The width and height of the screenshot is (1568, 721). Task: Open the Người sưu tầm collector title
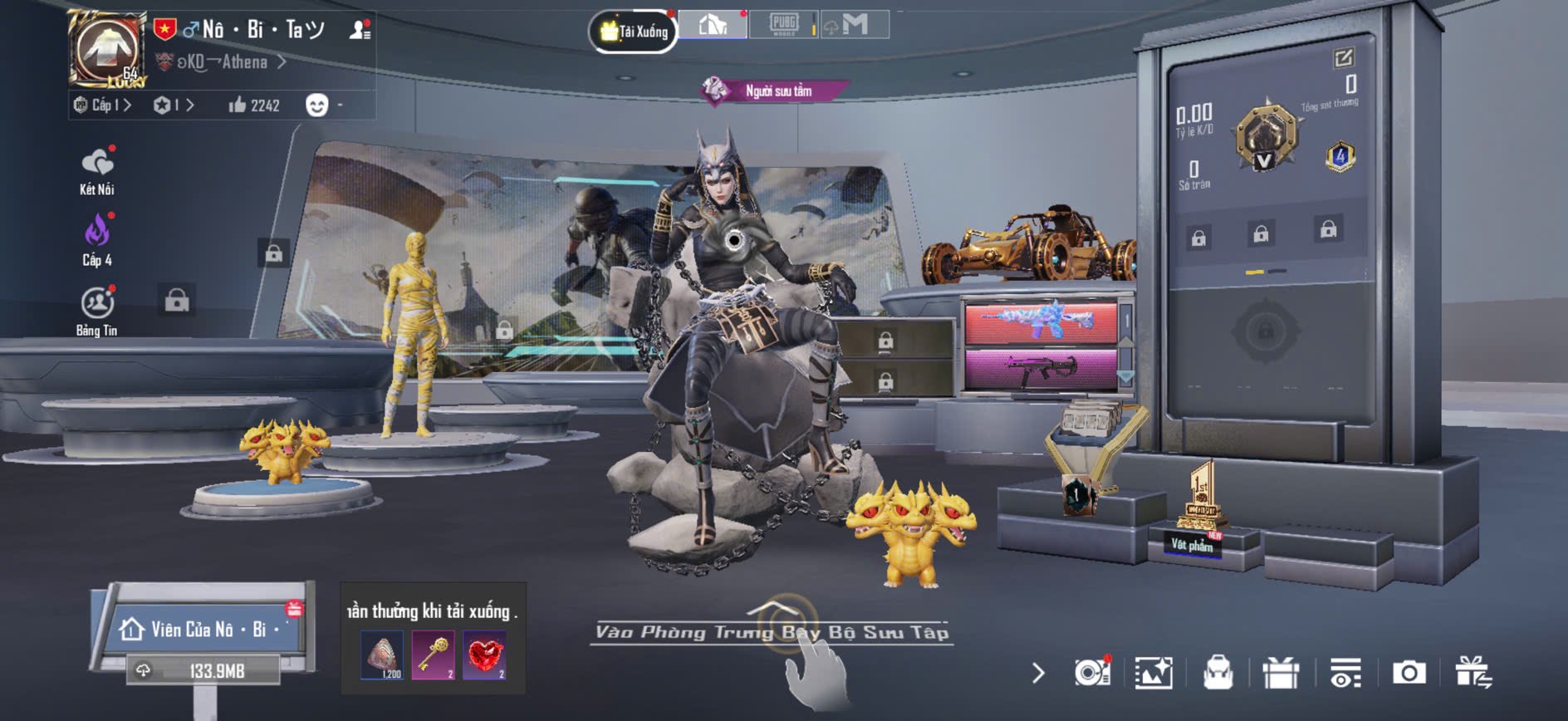pyautogui.click(x=777, y=91)
